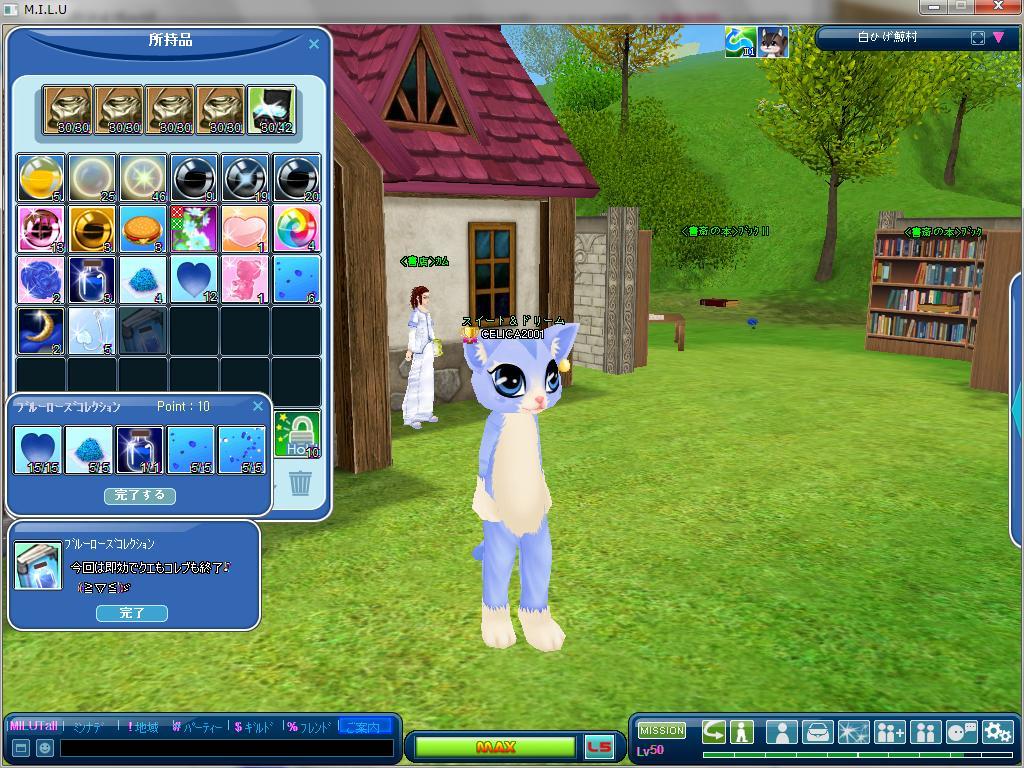Open the emoticon smiley button by chat

[45, 748]
